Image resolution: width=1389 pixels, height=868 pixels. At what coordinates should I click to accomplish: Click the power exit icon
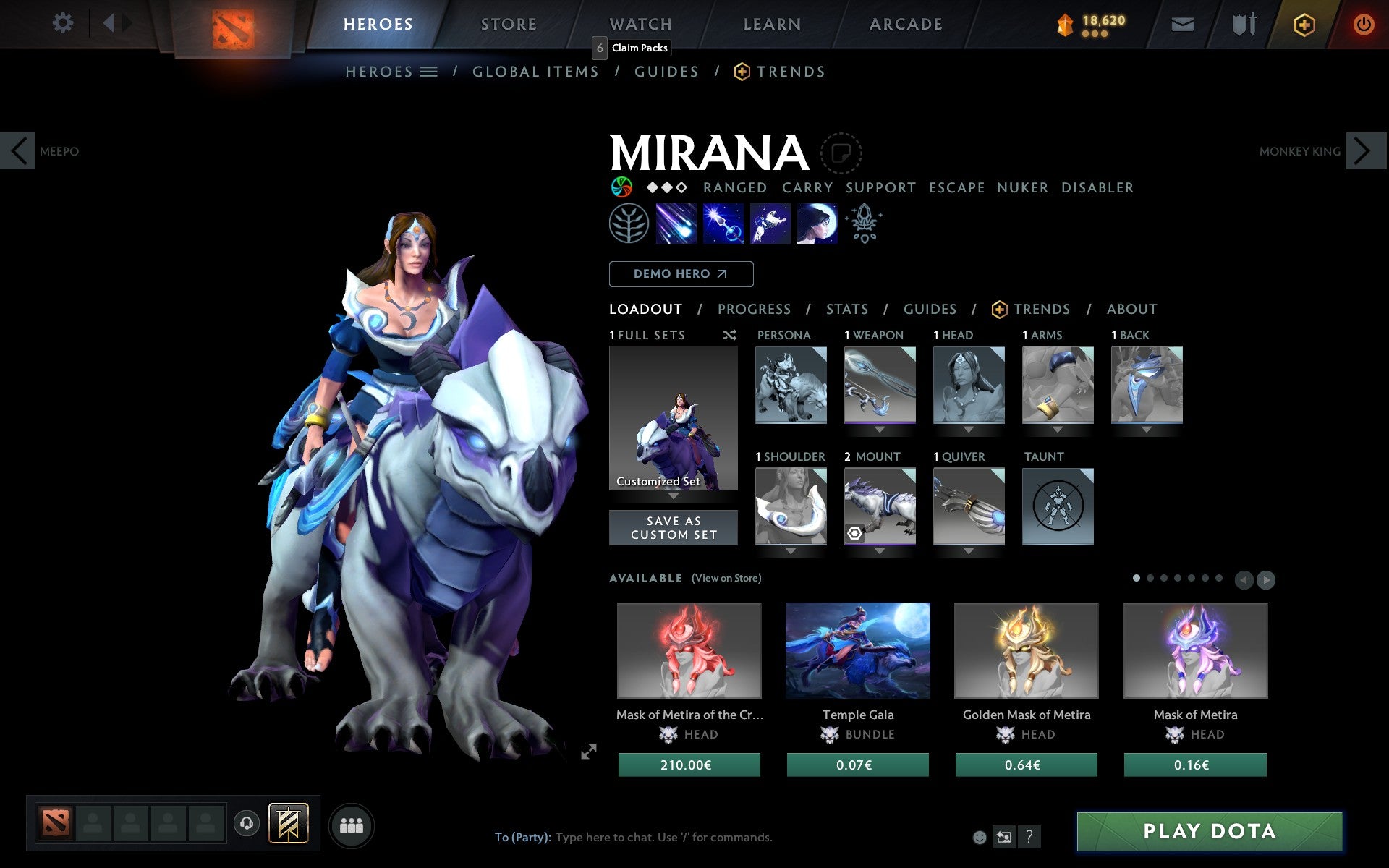click(x=1363, y=24)
